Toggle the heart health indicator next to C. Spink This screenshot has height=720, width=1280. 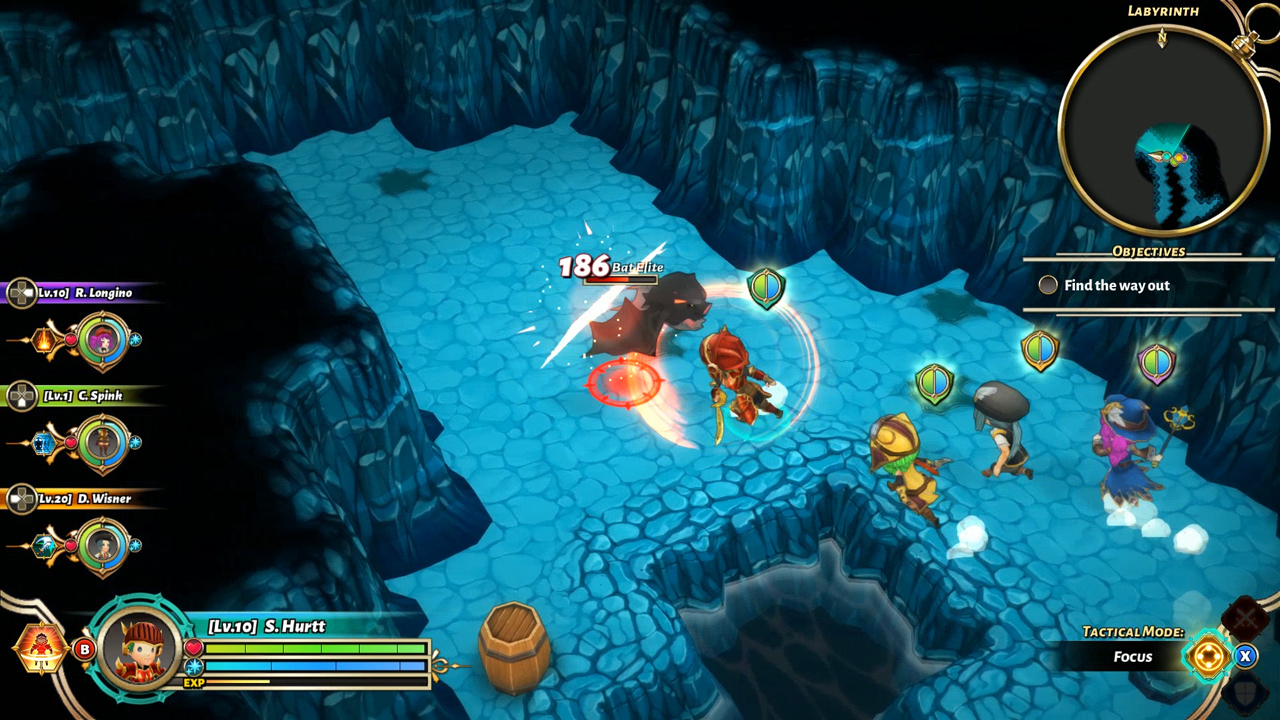69,442
